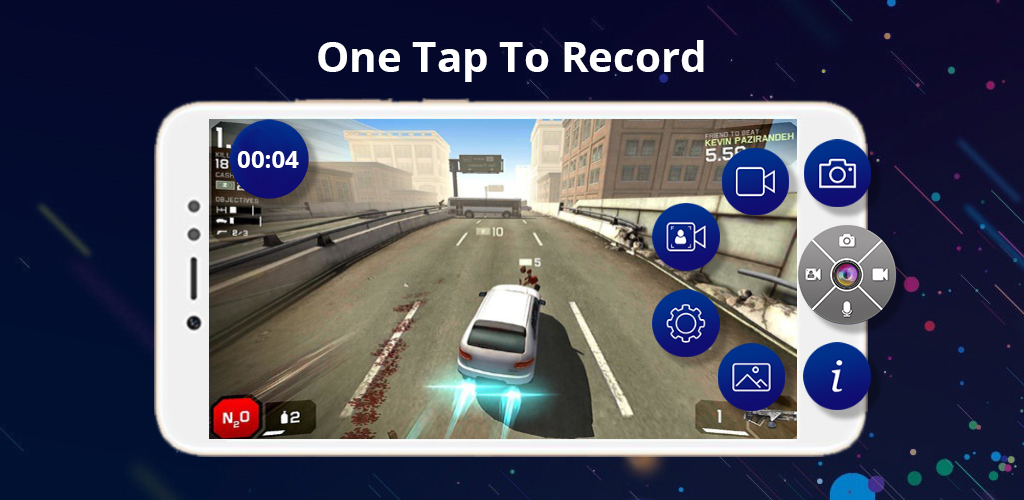Screen dimensions: 1024x500
Task: Show the info button
Action: point(837,377)
